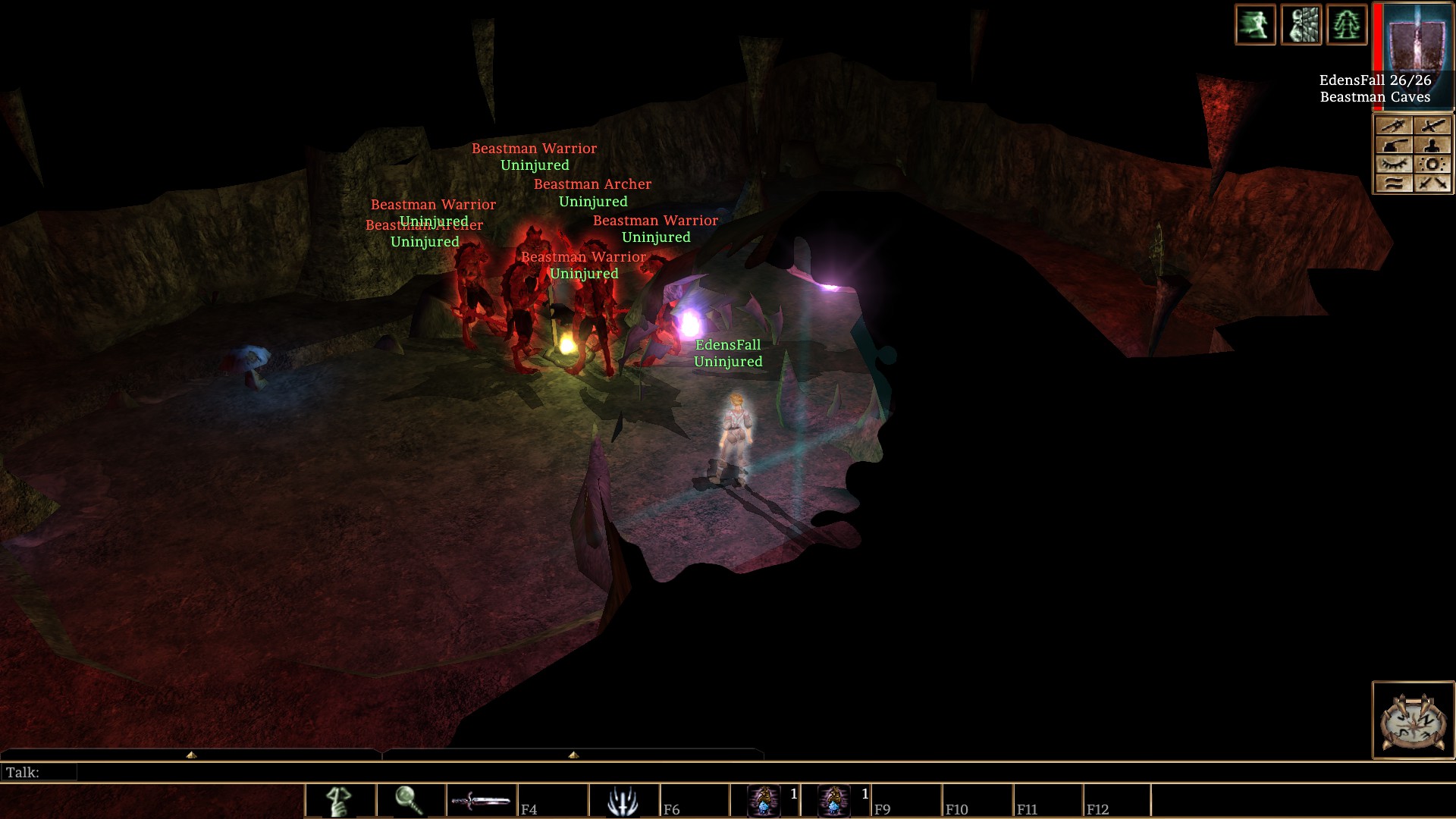Image resolution: width=1456 pixels, height=819 pixels.
Task: Expand the left chat window arrow
Action: coord(191,755)
